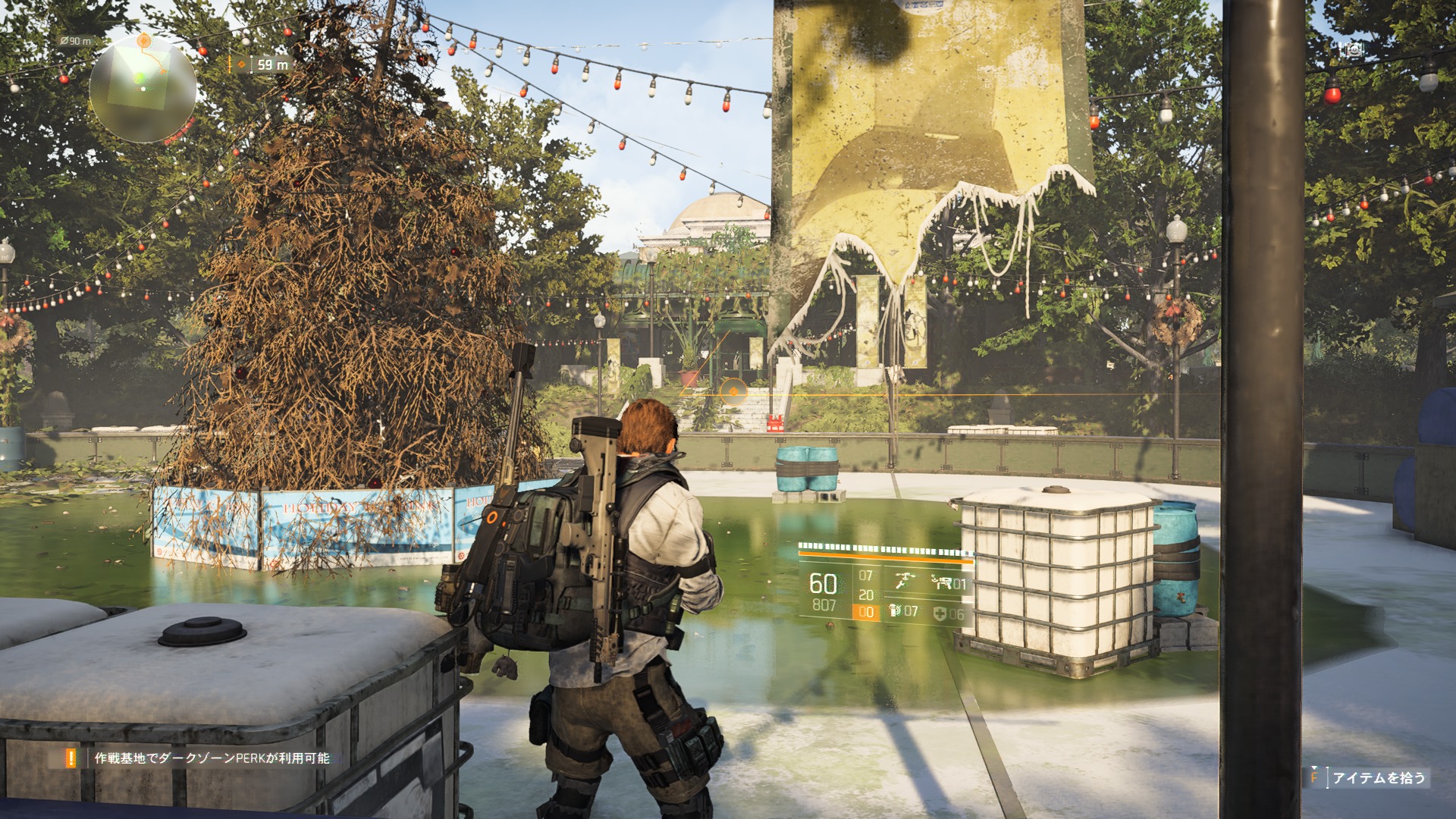This screenshot has height=819, width=1456.
Task: Select the orange objective marker on the minimap
Action: click(x=144, y=39)
